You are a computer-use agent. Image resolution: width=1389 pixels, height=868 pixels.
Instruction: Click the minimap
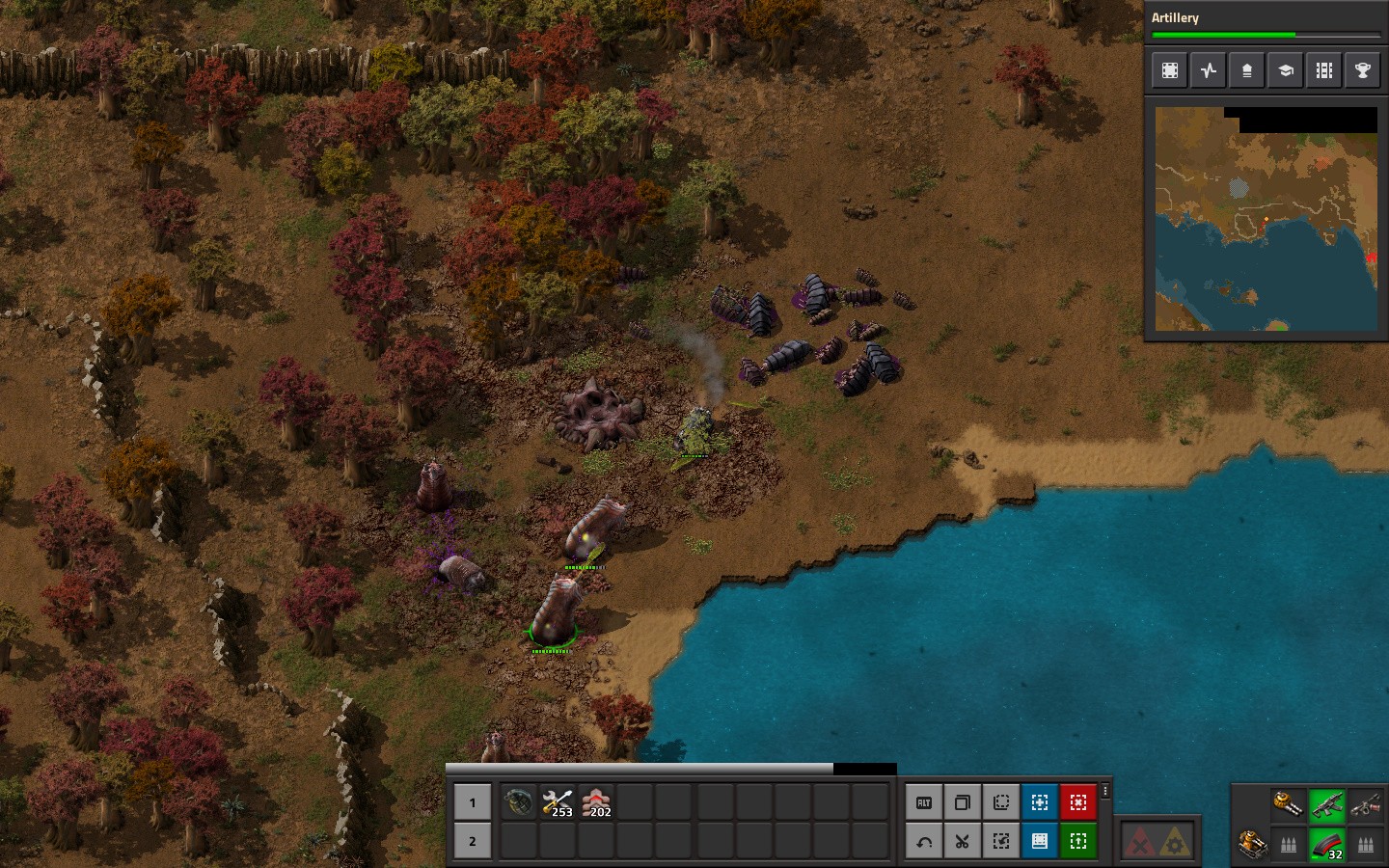1266,218
